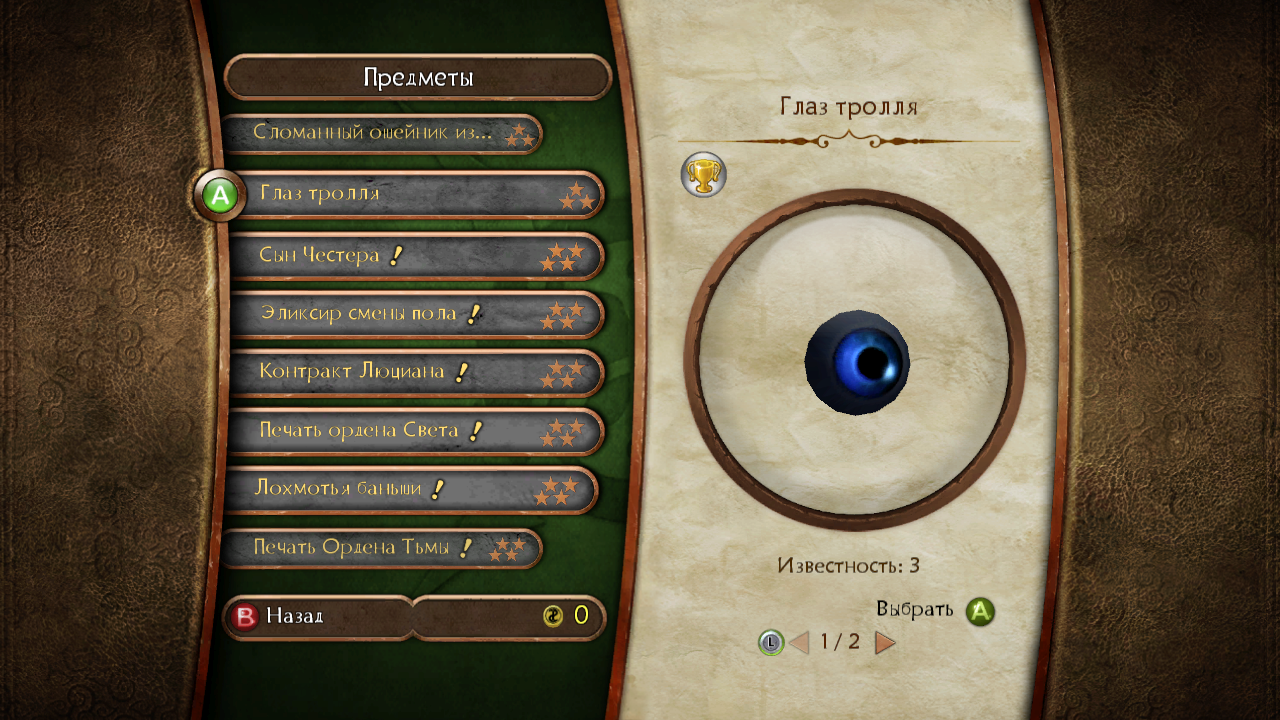Confirm with the Выбрать option
This screenshot has height=720, width=1280.
coord(934,610)
